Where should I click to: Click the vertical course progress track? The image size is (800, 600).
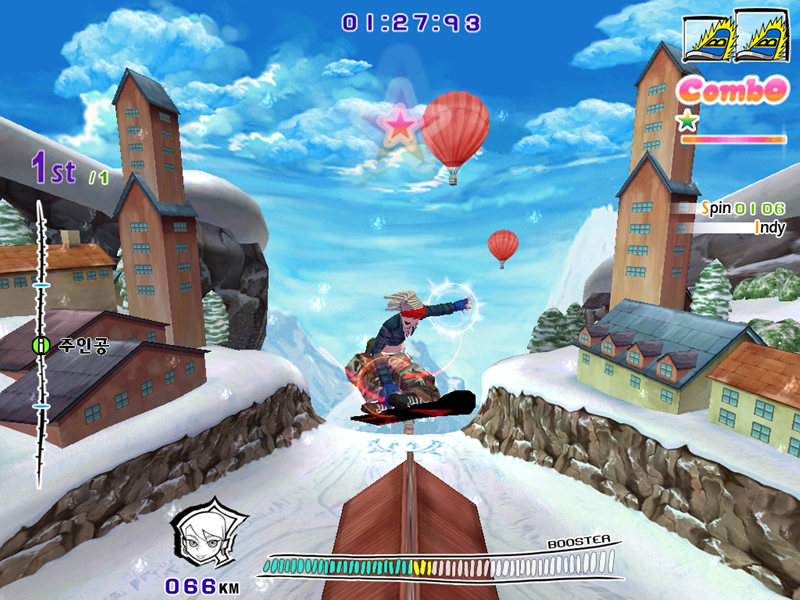click(x=41, y=420)
